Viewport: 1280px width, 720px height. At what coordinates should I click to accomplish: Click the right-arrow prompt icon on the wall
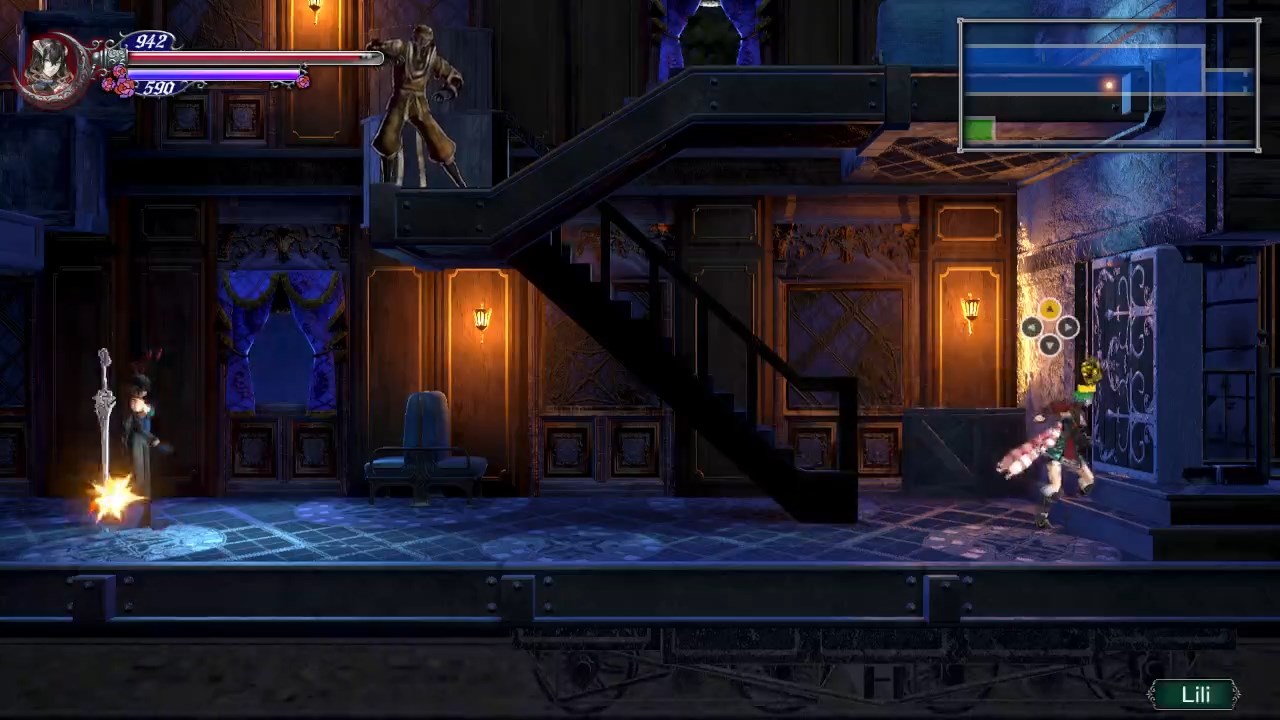1068,327
